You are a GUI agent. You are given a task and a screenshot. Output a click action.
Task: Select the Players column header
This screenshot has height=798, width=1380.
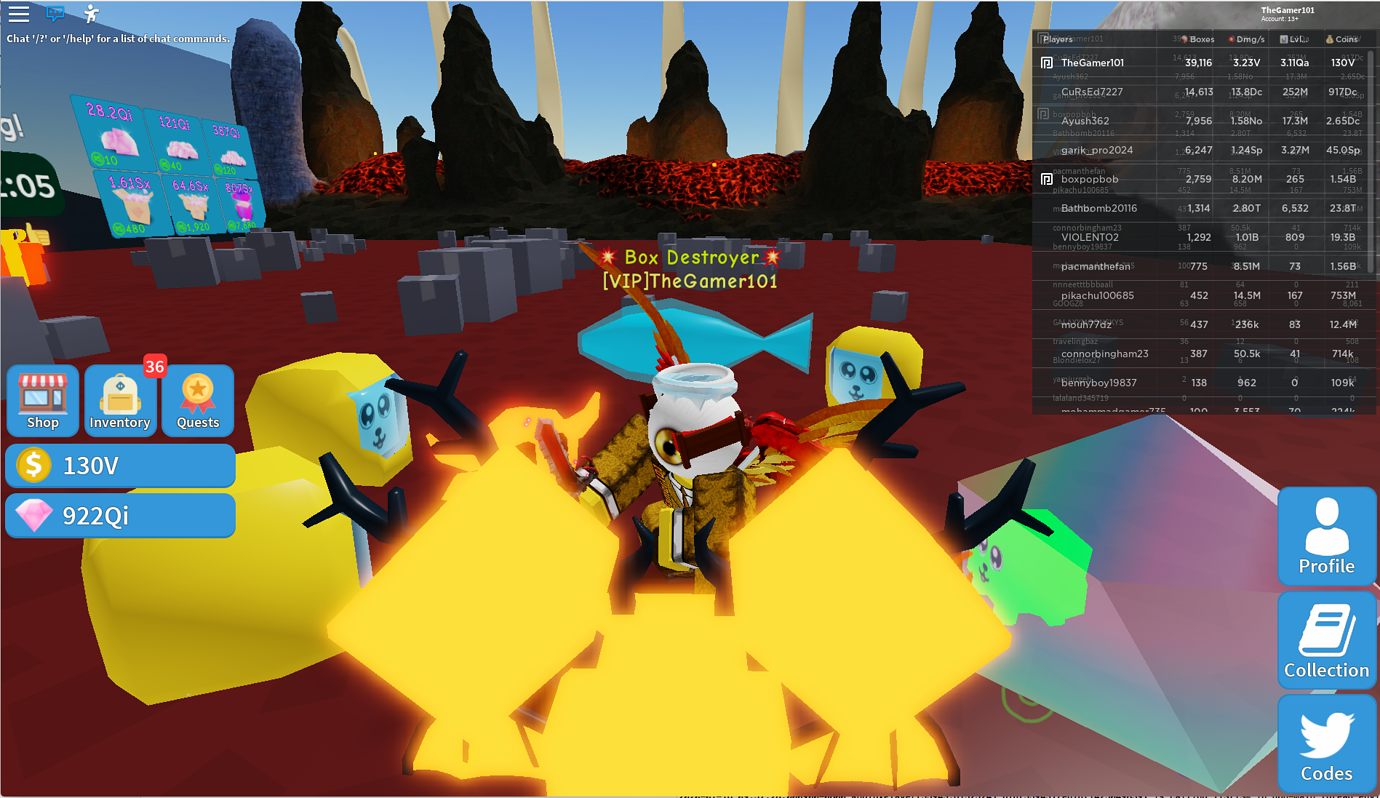click(x=1057, y=38)
